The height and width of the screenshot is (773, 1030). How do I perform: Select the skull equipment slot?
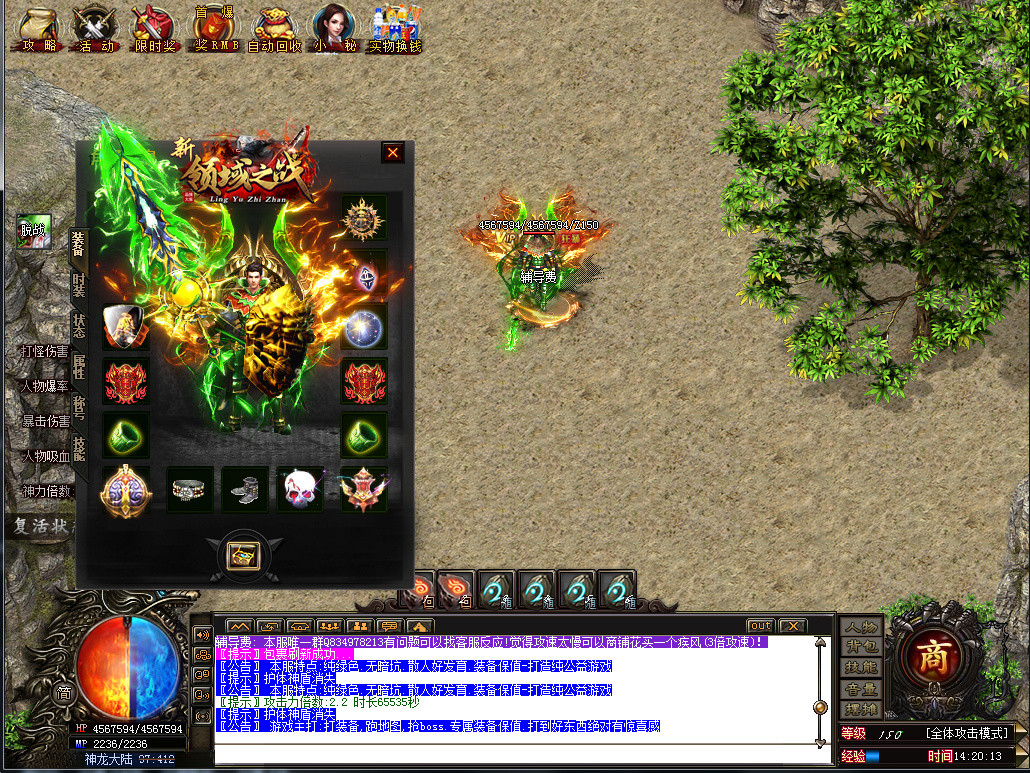tap(301, 489)
